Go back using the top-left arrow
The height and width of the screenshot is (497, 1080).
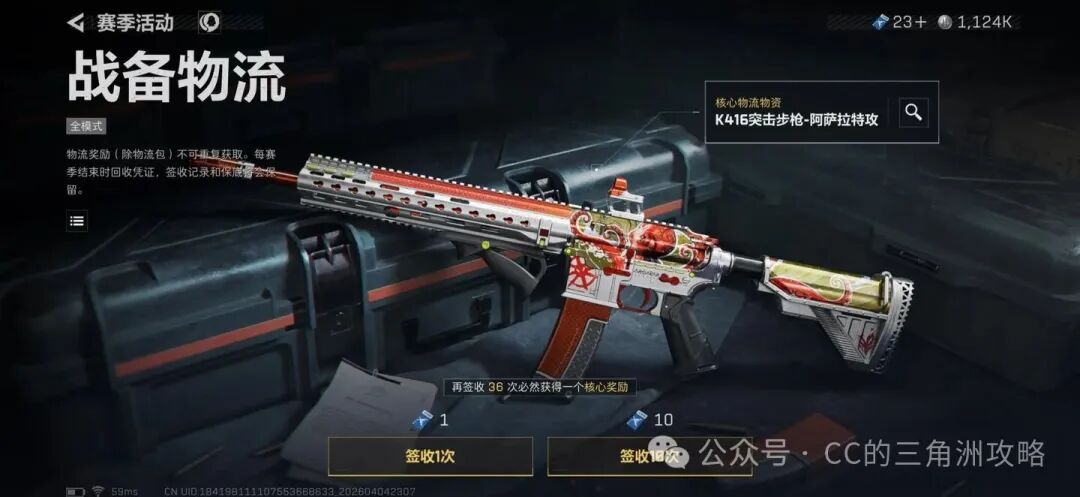pyautogui.click(x=76, y=22)
